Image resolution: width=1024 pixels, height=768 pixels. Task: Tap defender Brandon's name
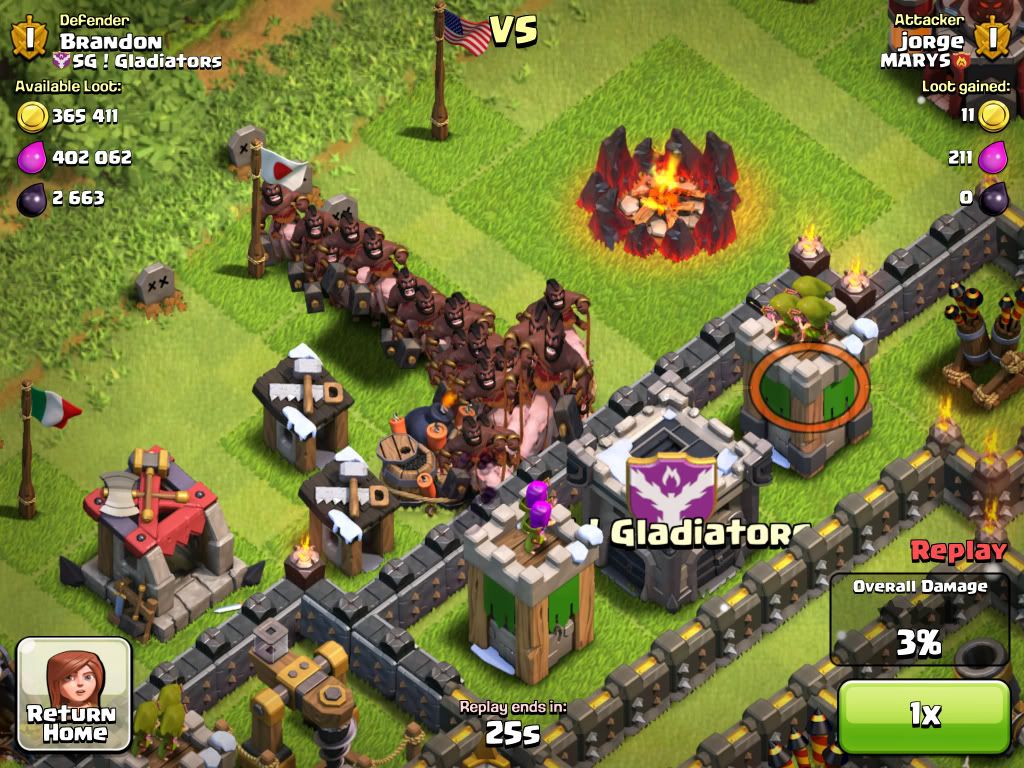click(x=110, y=41)
